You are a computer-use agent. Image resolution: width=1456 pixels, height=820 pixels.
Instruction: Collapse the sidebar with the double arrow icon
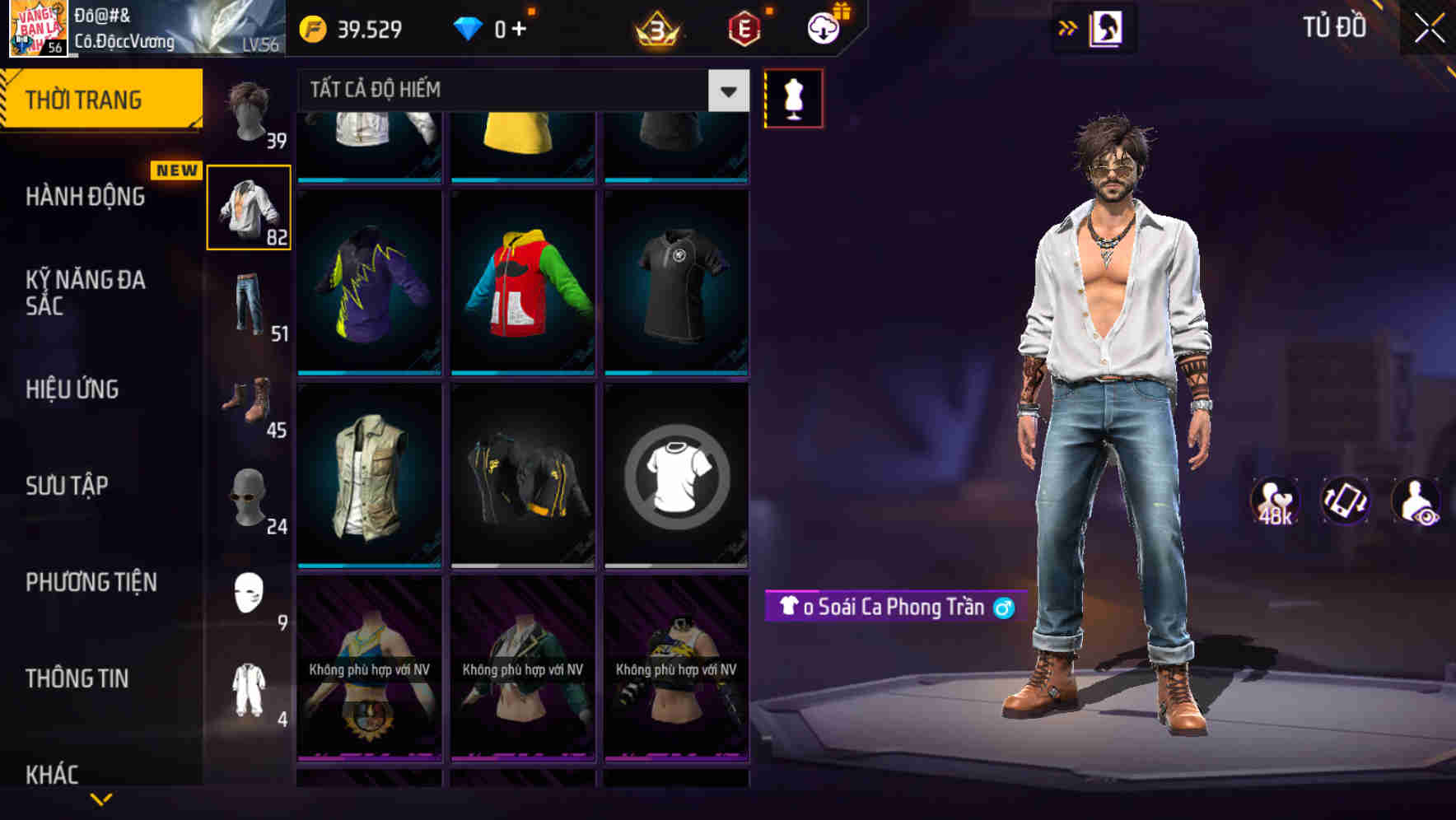click(1066, 27)
